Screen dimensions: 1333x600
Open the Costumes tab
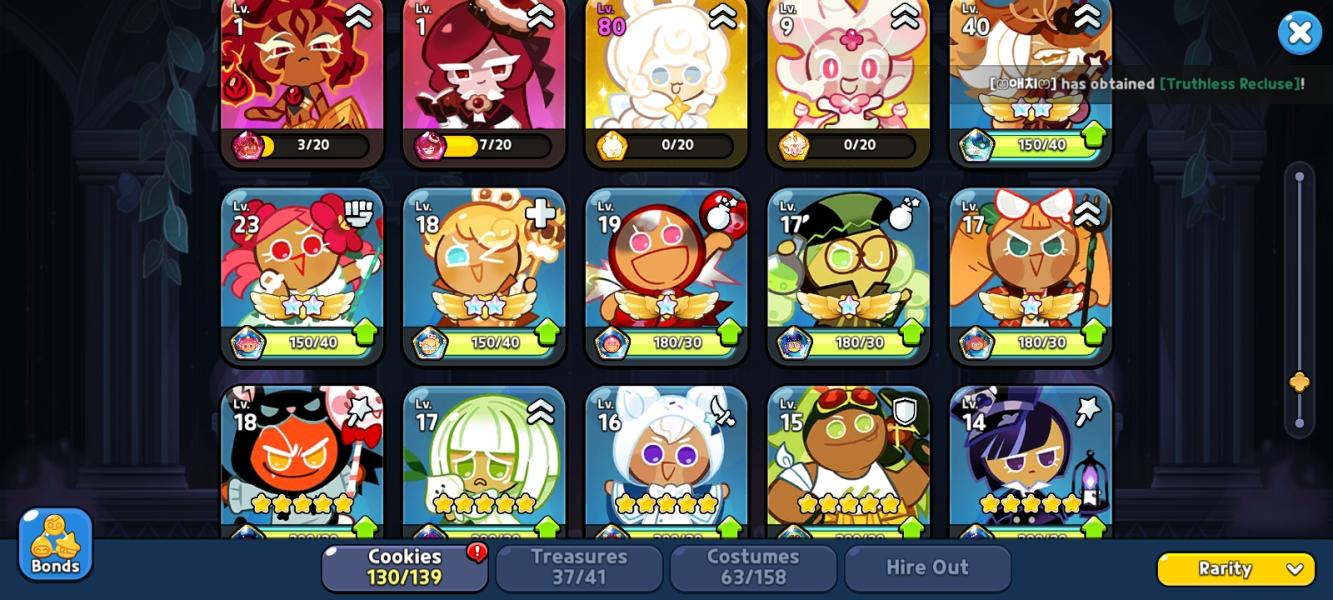753,567
